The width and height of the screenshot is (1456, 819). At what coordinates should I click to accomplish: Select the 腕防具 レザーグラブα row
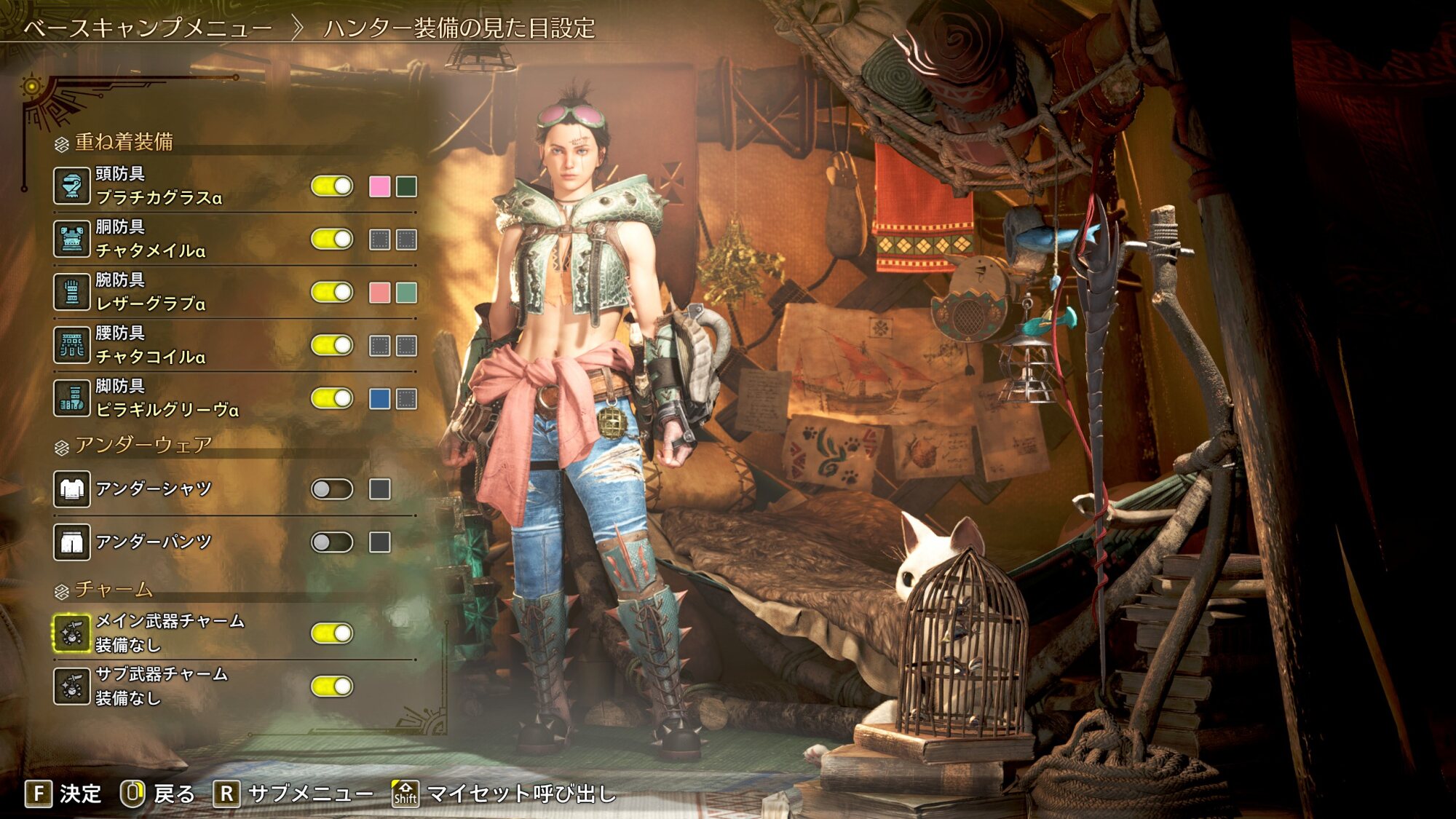point(151,292)
